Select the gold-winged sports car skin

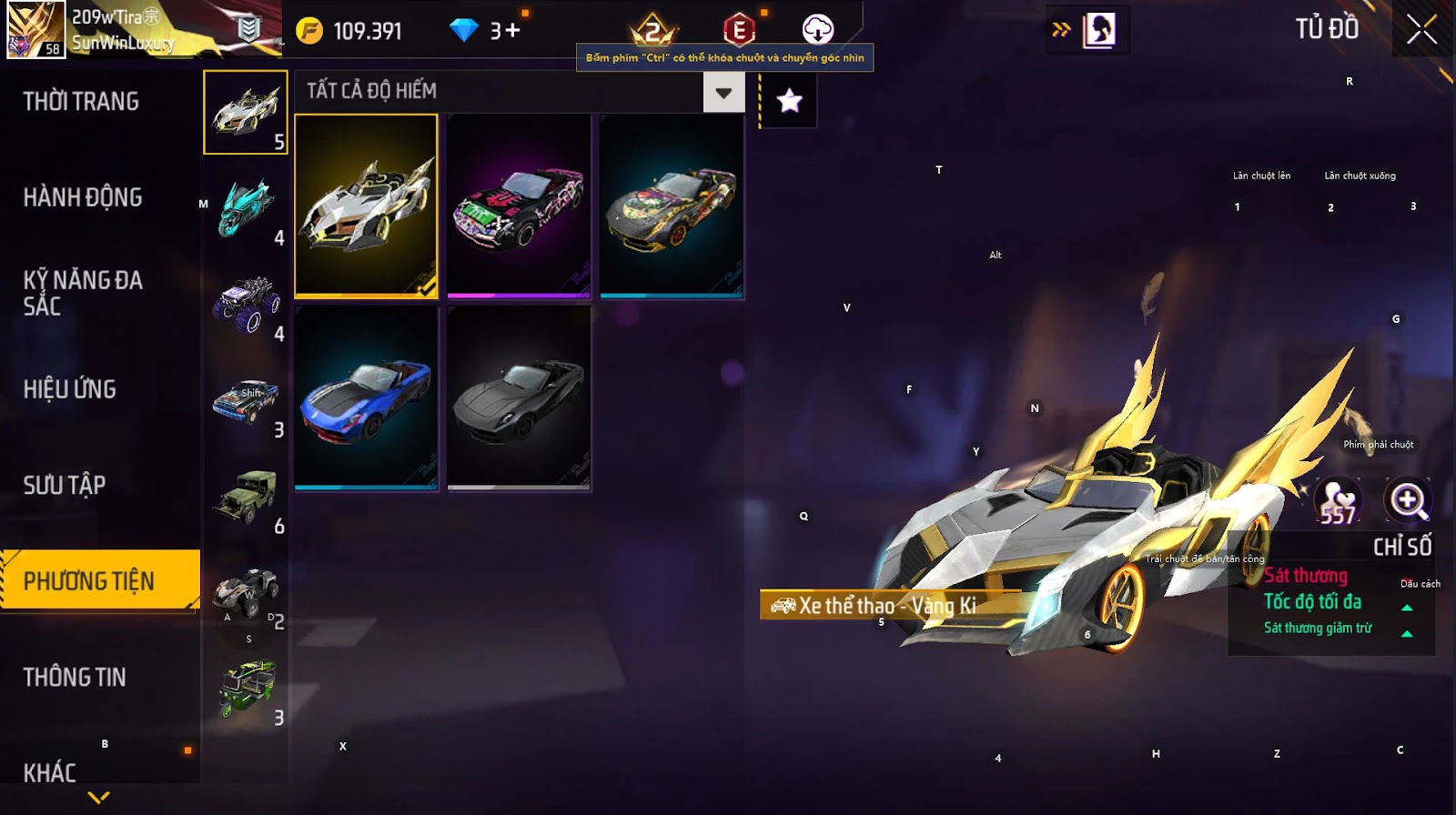coord(366,206)
